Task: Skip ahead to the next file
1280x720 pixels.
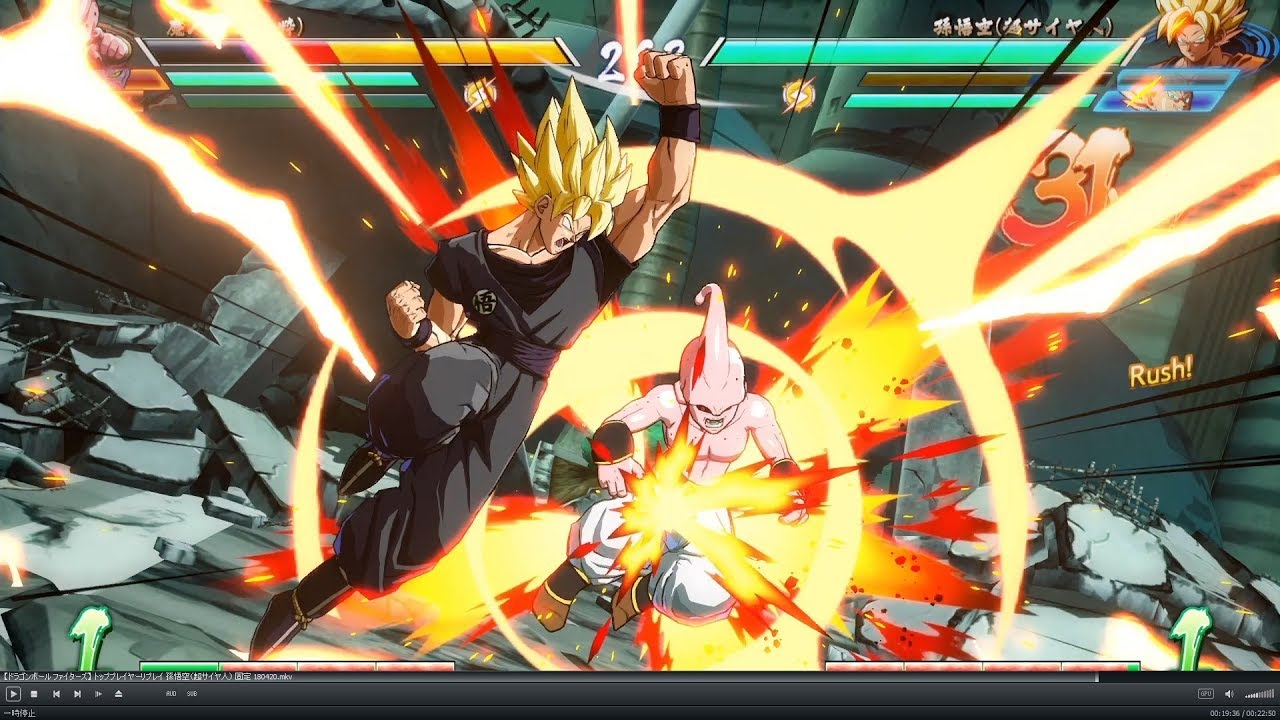Action: point(78,693)
